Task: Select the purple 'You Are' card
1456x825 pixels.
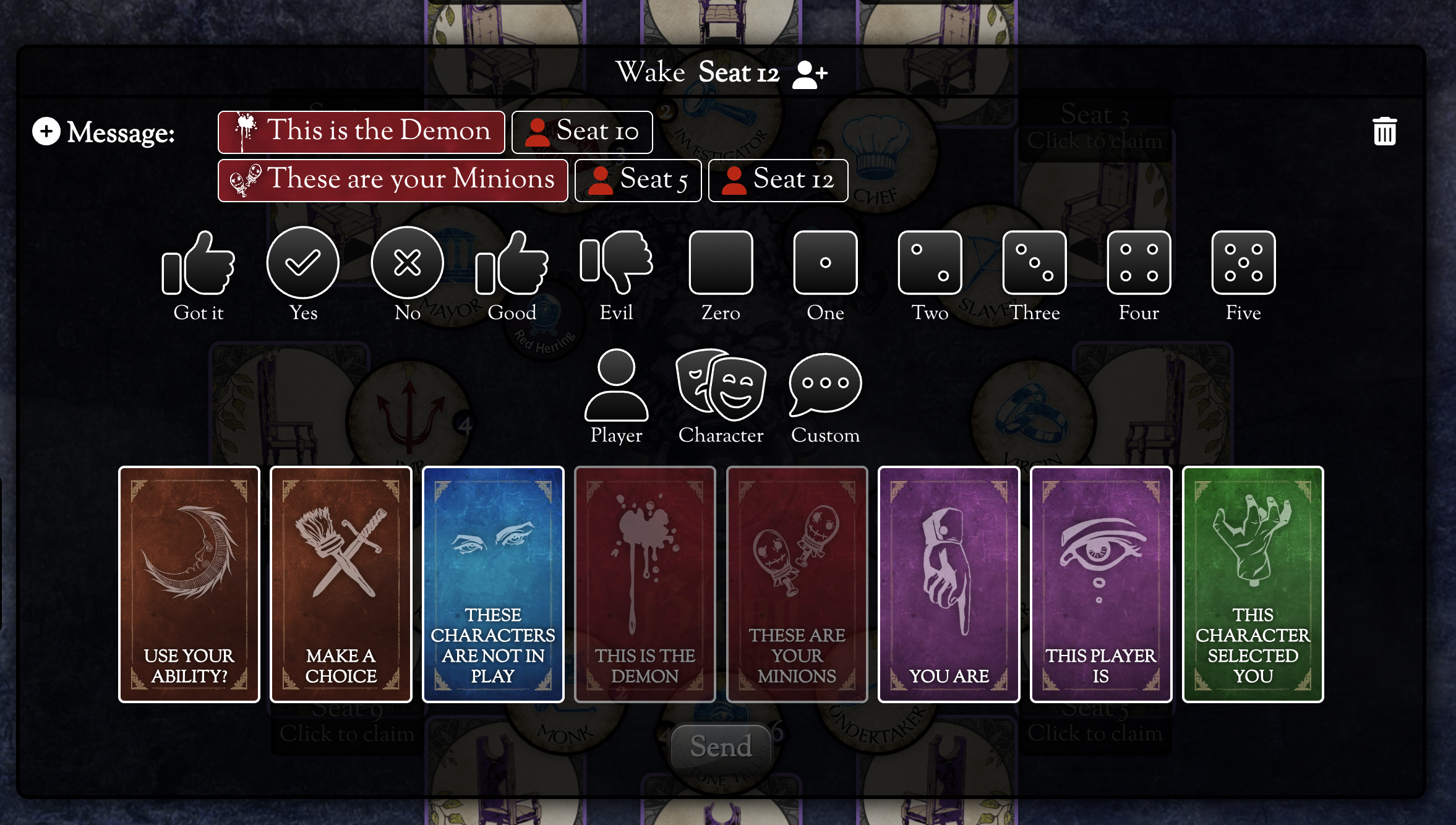Action: point(949,584)
